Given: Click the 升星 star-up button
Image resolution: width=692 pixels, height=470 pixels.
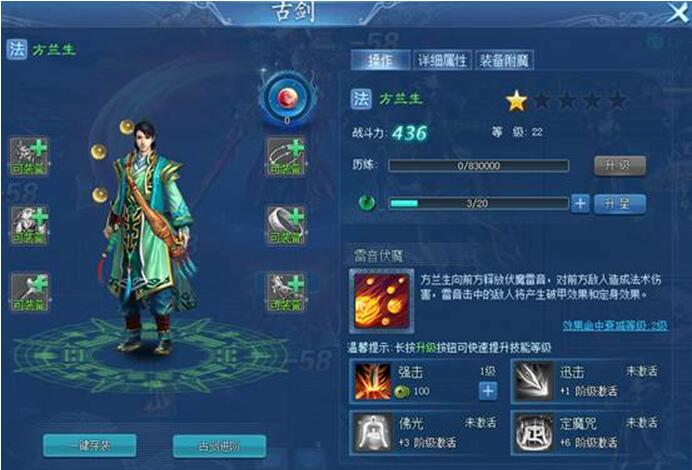Looking at the screenshot, I should coord(619,203).
